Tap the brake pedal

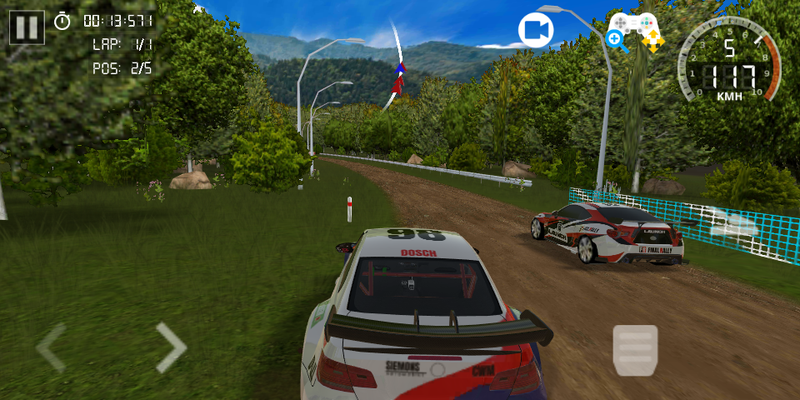635,350
